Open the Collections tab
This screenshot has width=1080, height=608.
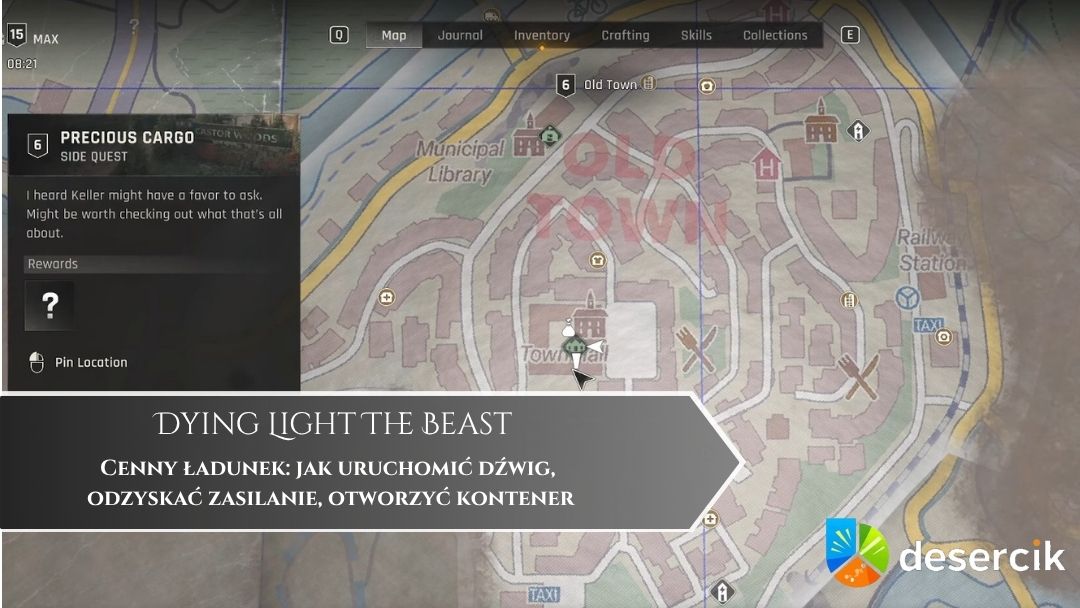775,35
